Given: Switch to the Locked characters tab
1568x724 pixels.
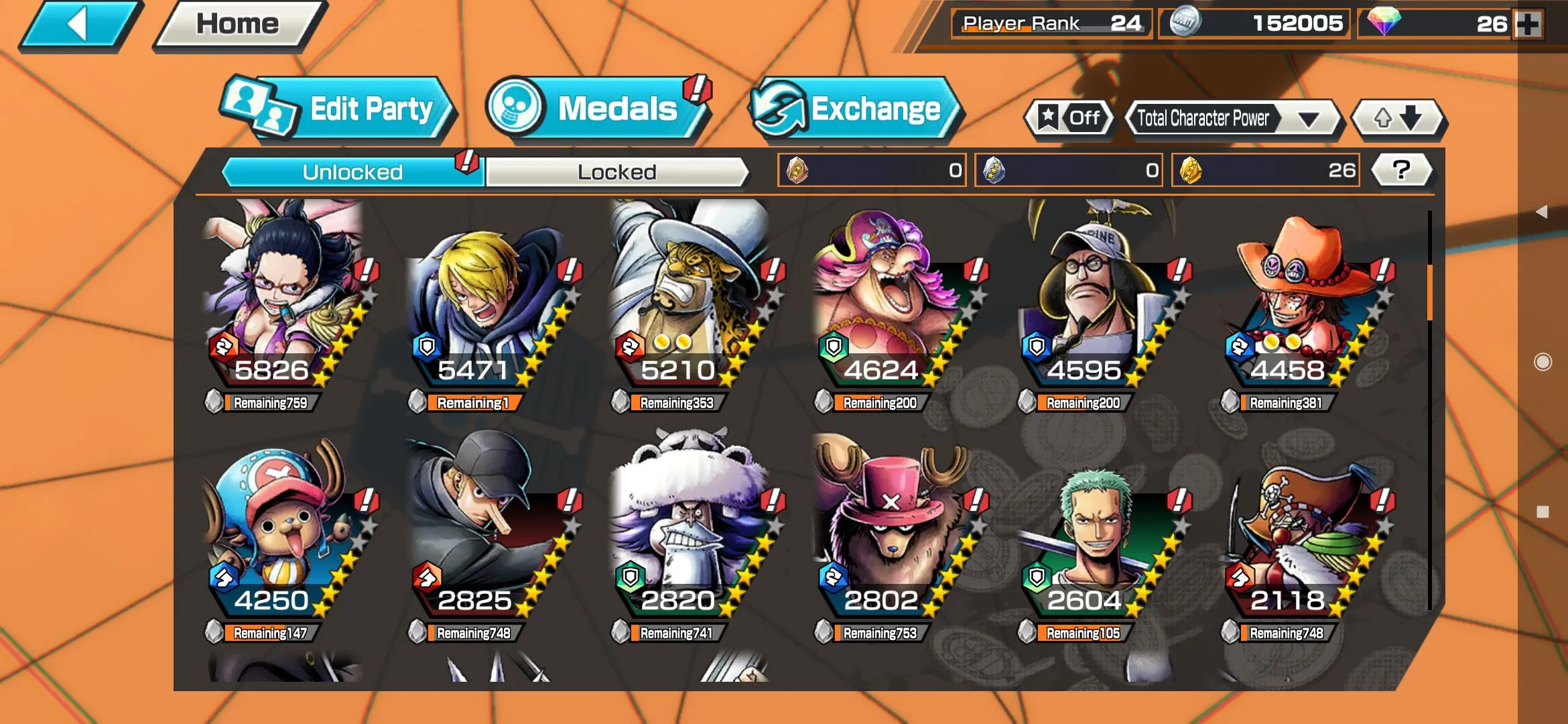Looking at the screenshot, I should click(x=616, y=172).
